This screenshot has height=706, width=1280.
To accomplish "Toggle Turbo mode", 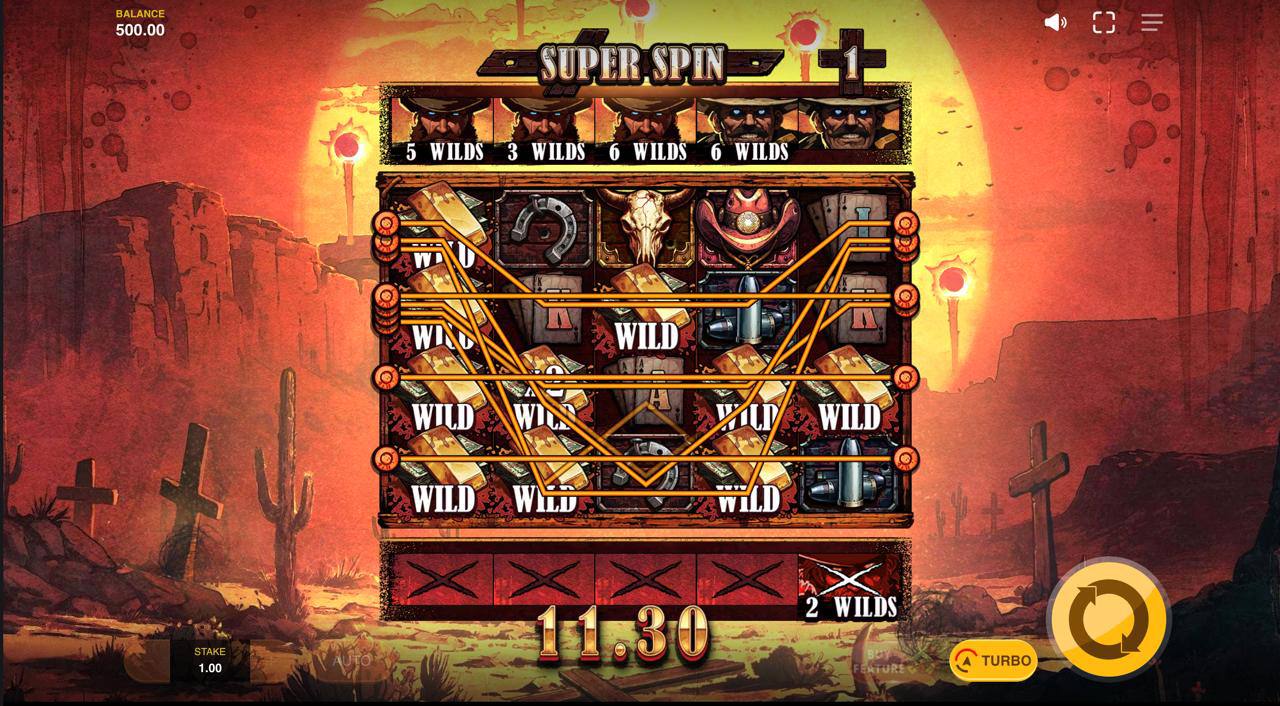I will coord(993,660).
